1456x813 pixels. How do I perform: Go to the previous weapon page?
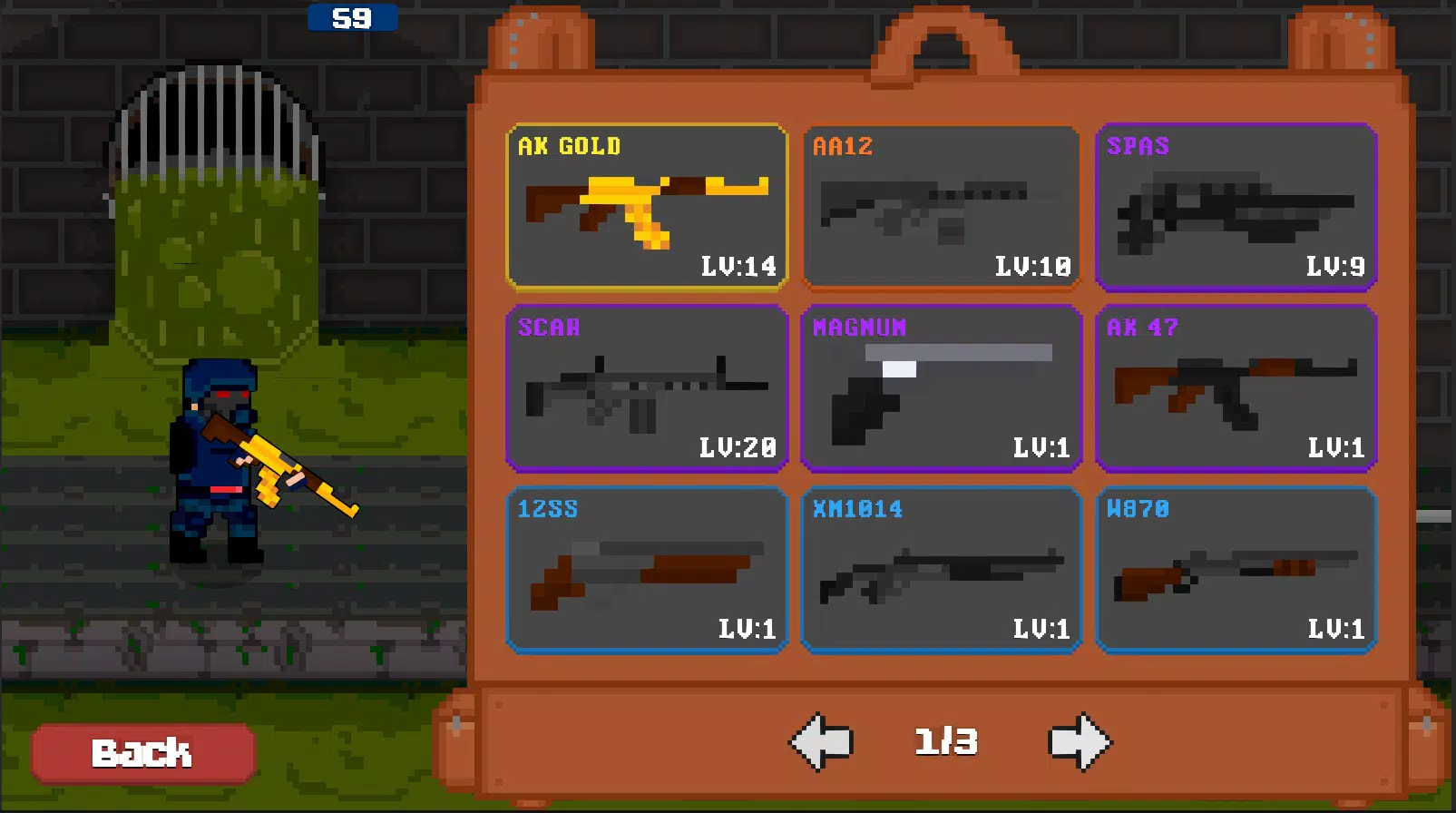coord(824,742)
